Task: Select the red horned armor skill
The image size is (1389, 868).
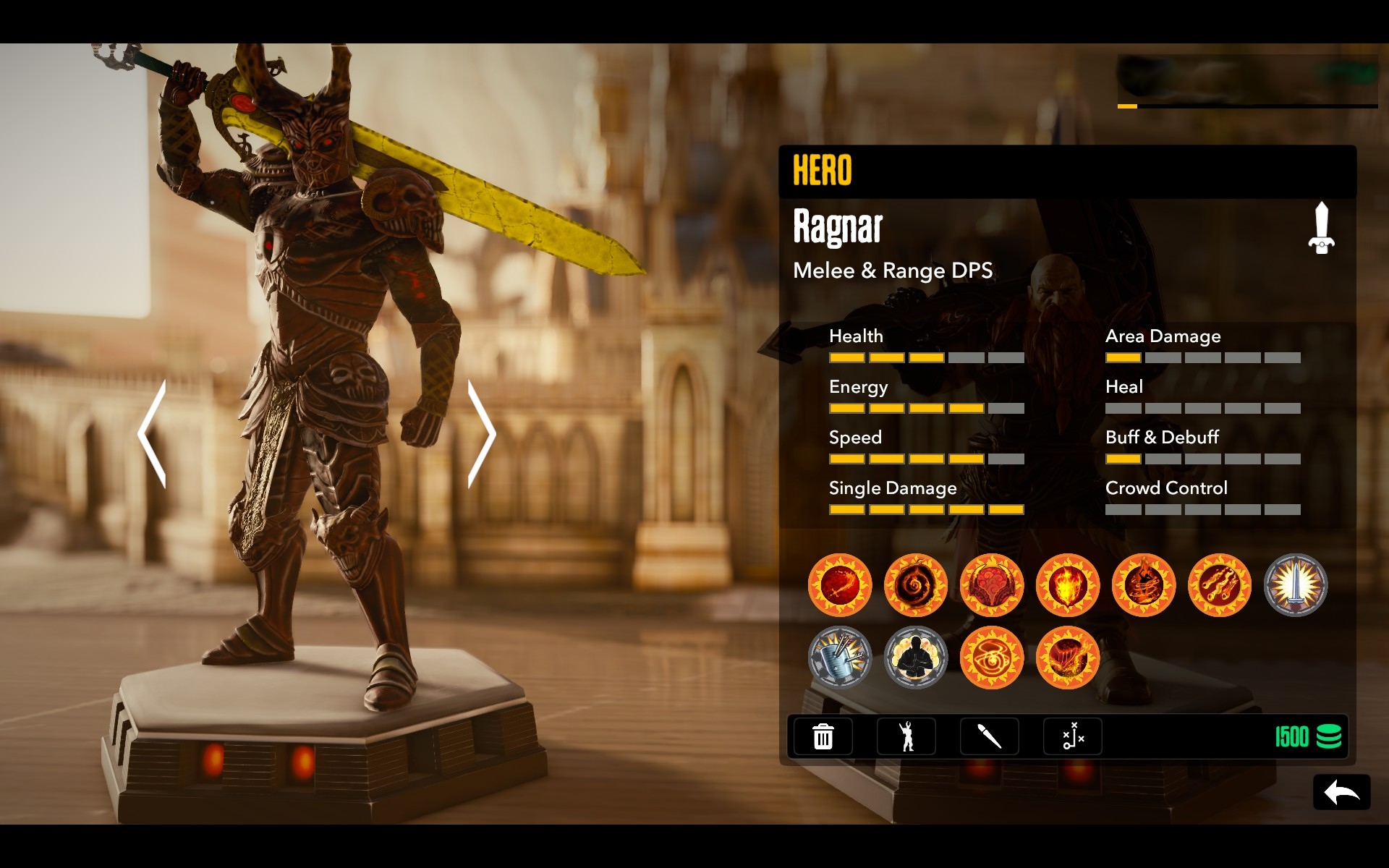Action: pos(992,585)
